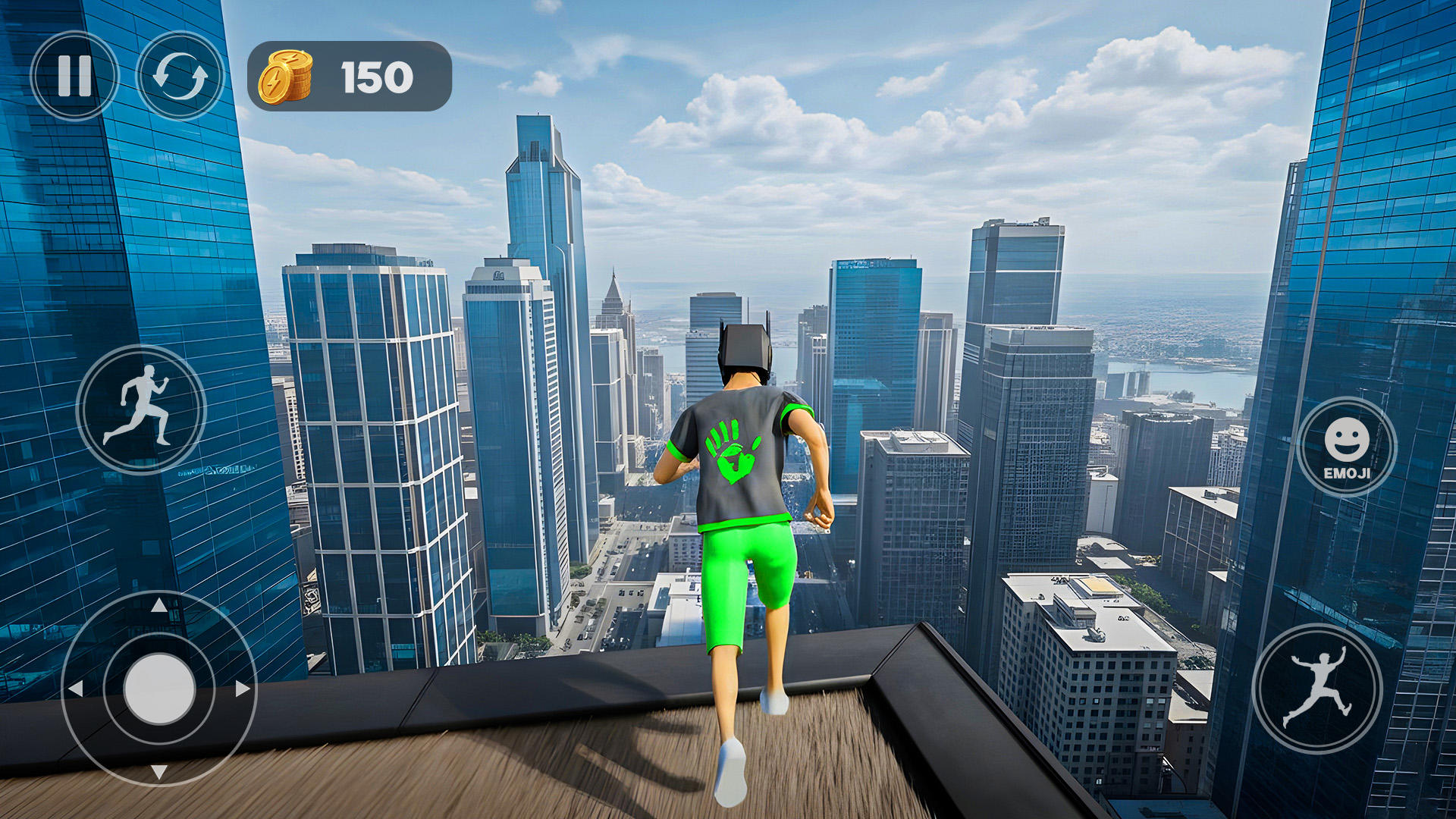Tap the EMOJI label
The image size is (1456, 819).
coord(1347,474)
